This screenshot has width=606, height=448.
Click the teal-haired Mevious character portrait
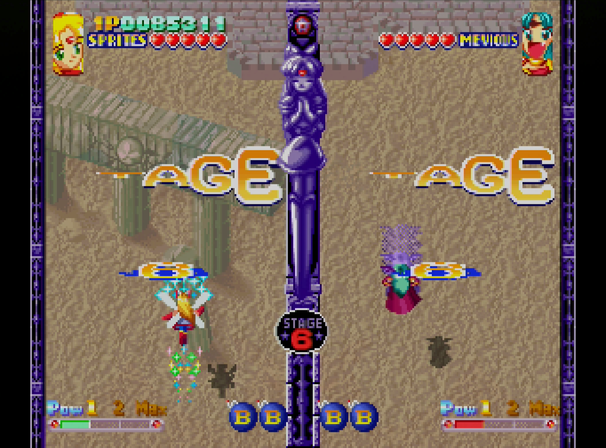click(x=537, y=42)
